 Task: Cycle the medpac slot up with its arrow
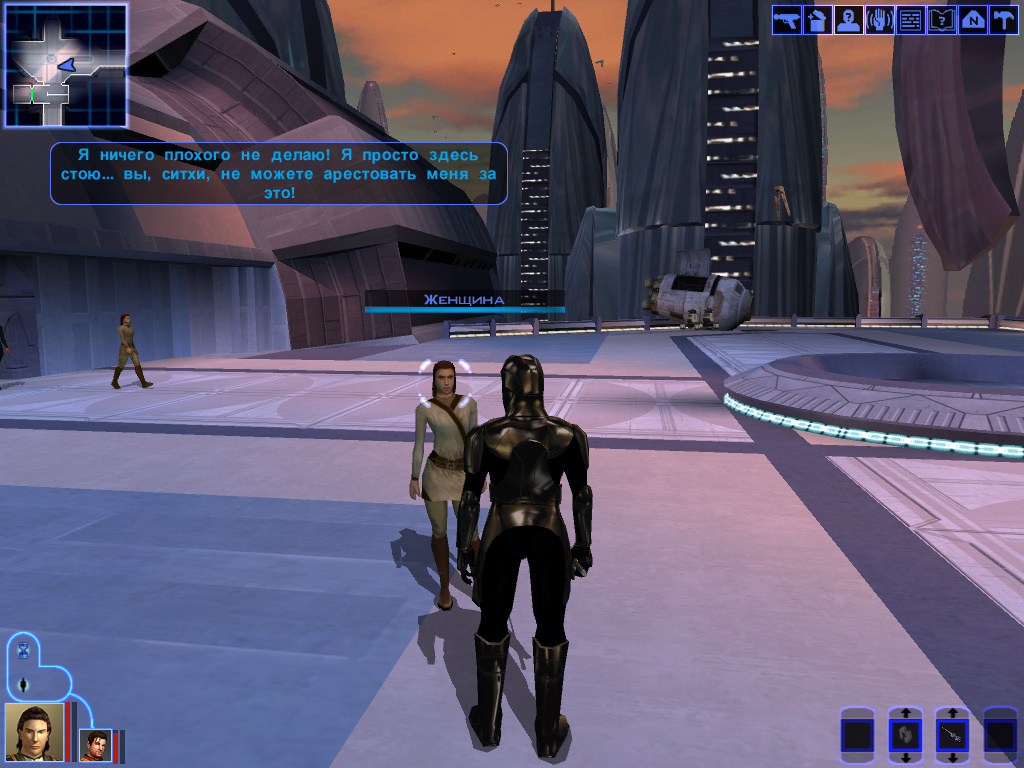point(905,713)
